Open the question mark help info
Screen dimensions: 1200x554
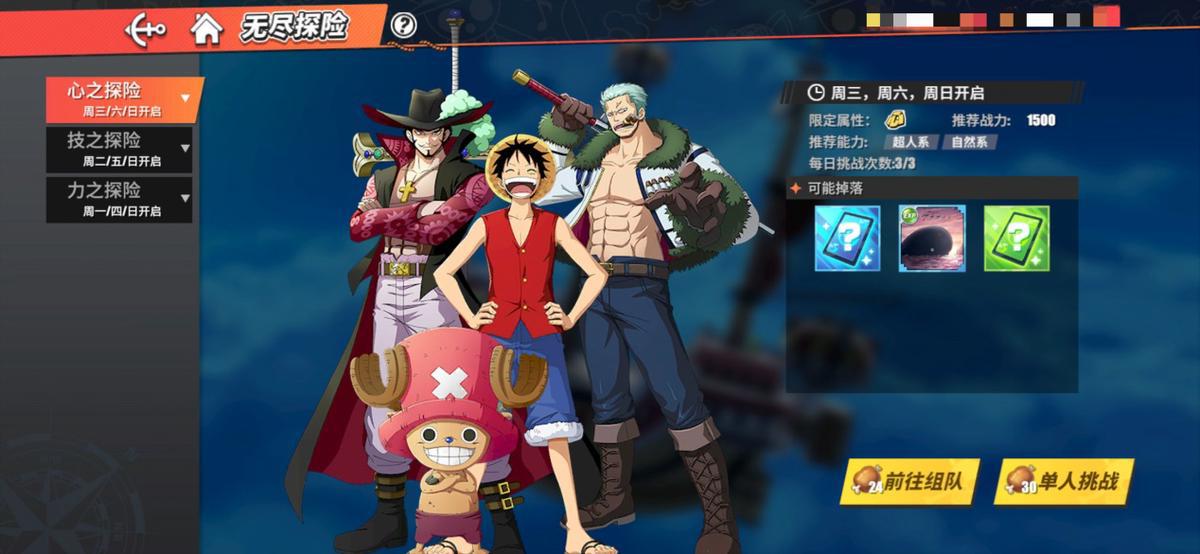tap(403, 26)
